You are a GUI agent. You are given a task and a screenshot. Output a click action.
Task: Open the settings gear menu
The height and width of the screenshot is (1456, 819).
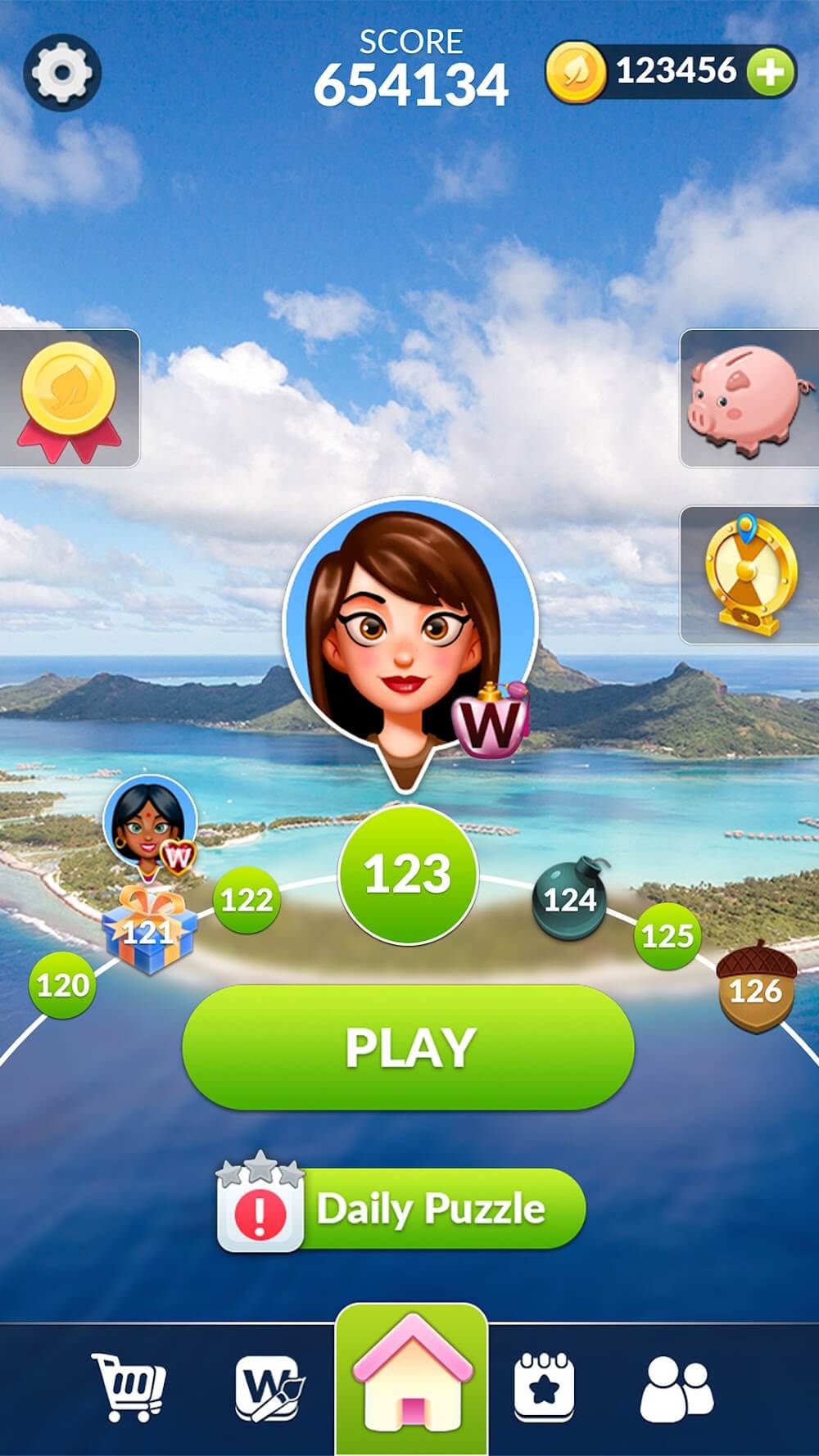click(x=62, y=73)
